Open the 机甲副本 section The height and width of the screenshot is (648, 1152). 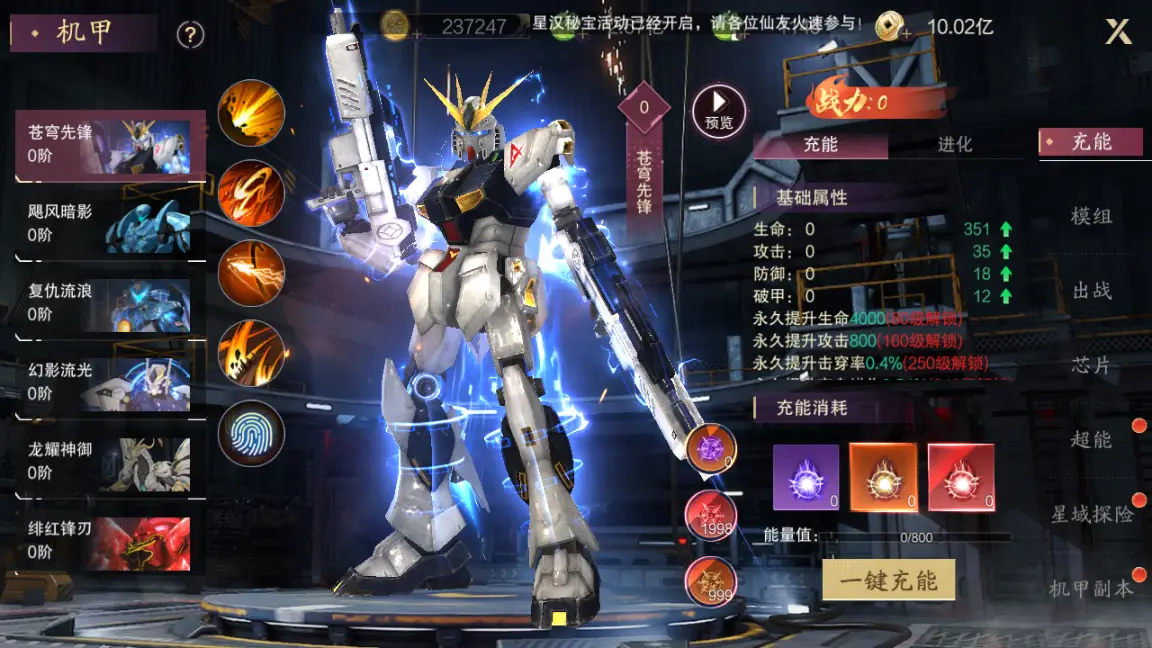pos(1091,589)
